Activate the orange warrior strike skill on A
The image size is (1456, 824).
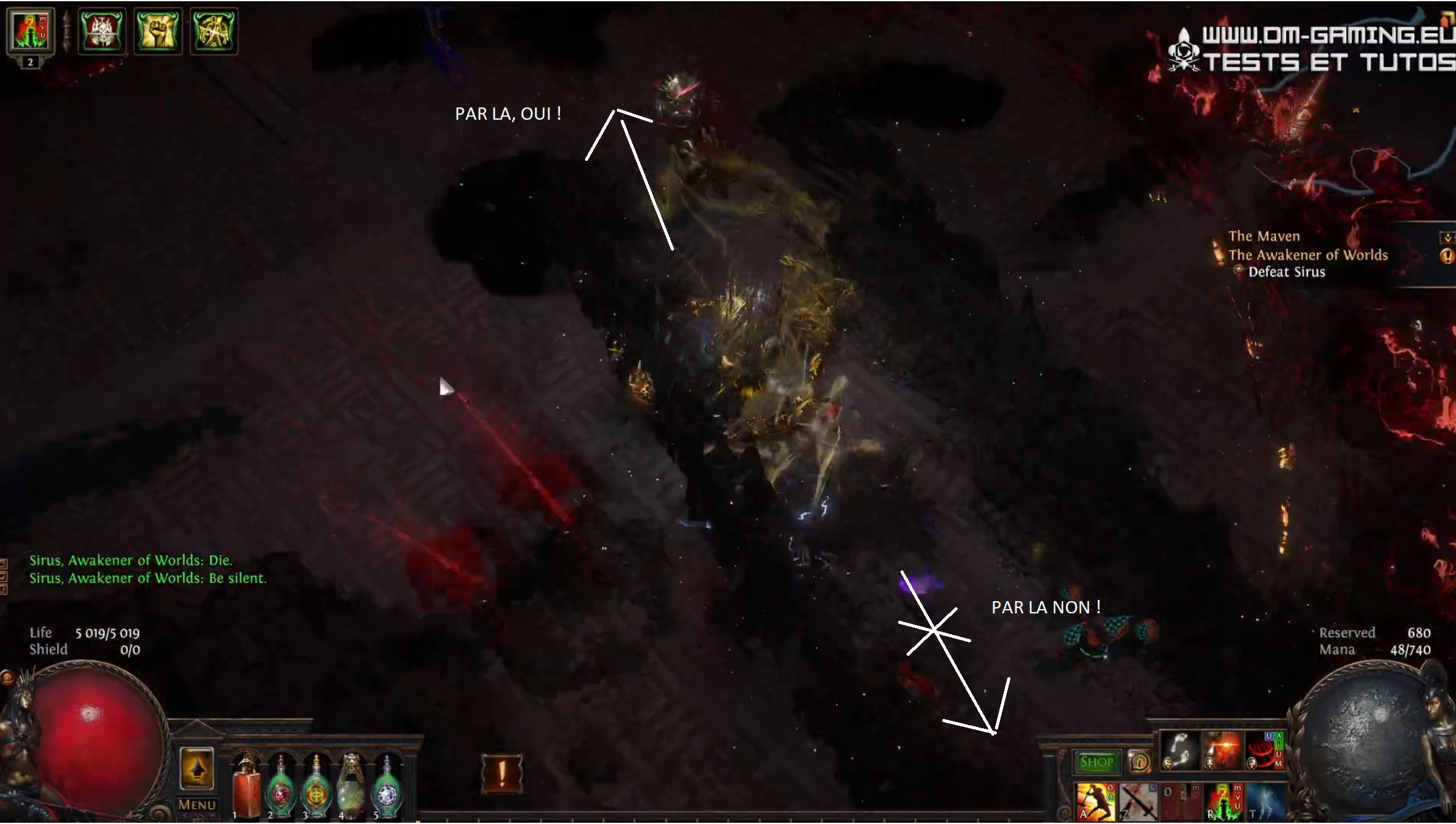point(1096,802)
